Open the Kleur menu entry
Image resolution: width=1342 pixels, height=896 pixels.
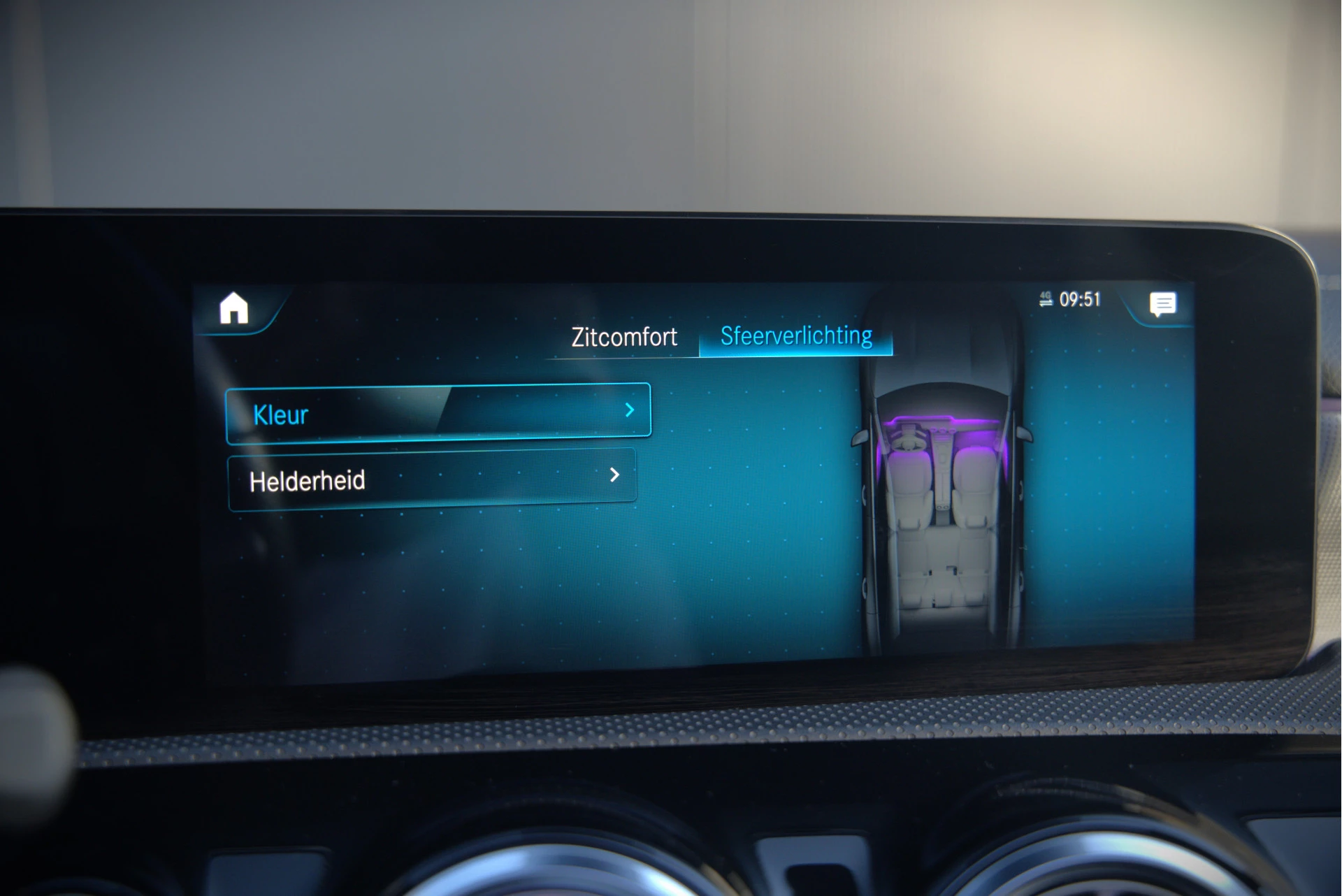(438, 413)
